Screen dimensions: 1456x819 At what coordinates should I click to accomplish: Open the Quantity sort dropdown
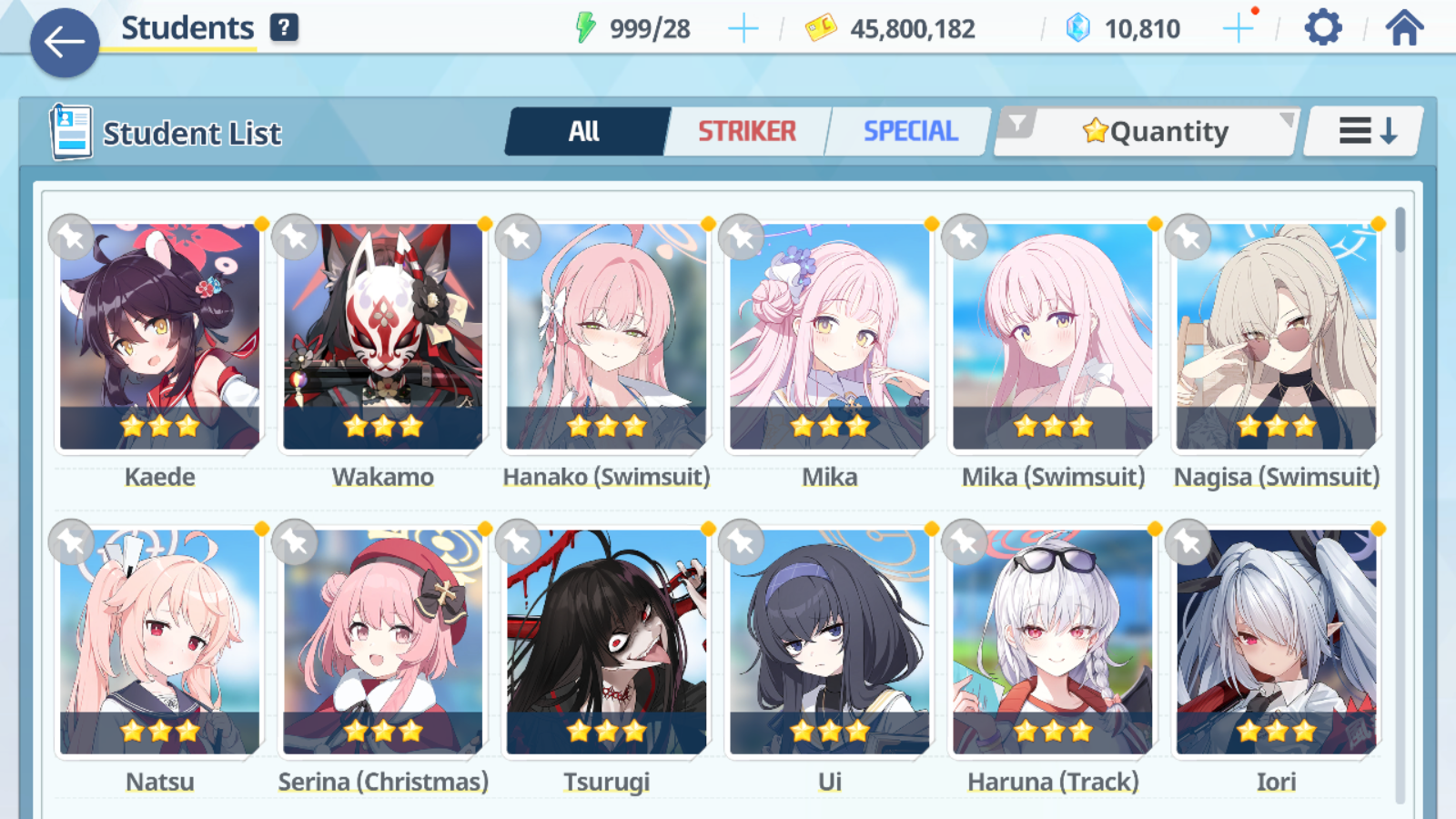click(1156, 130)
